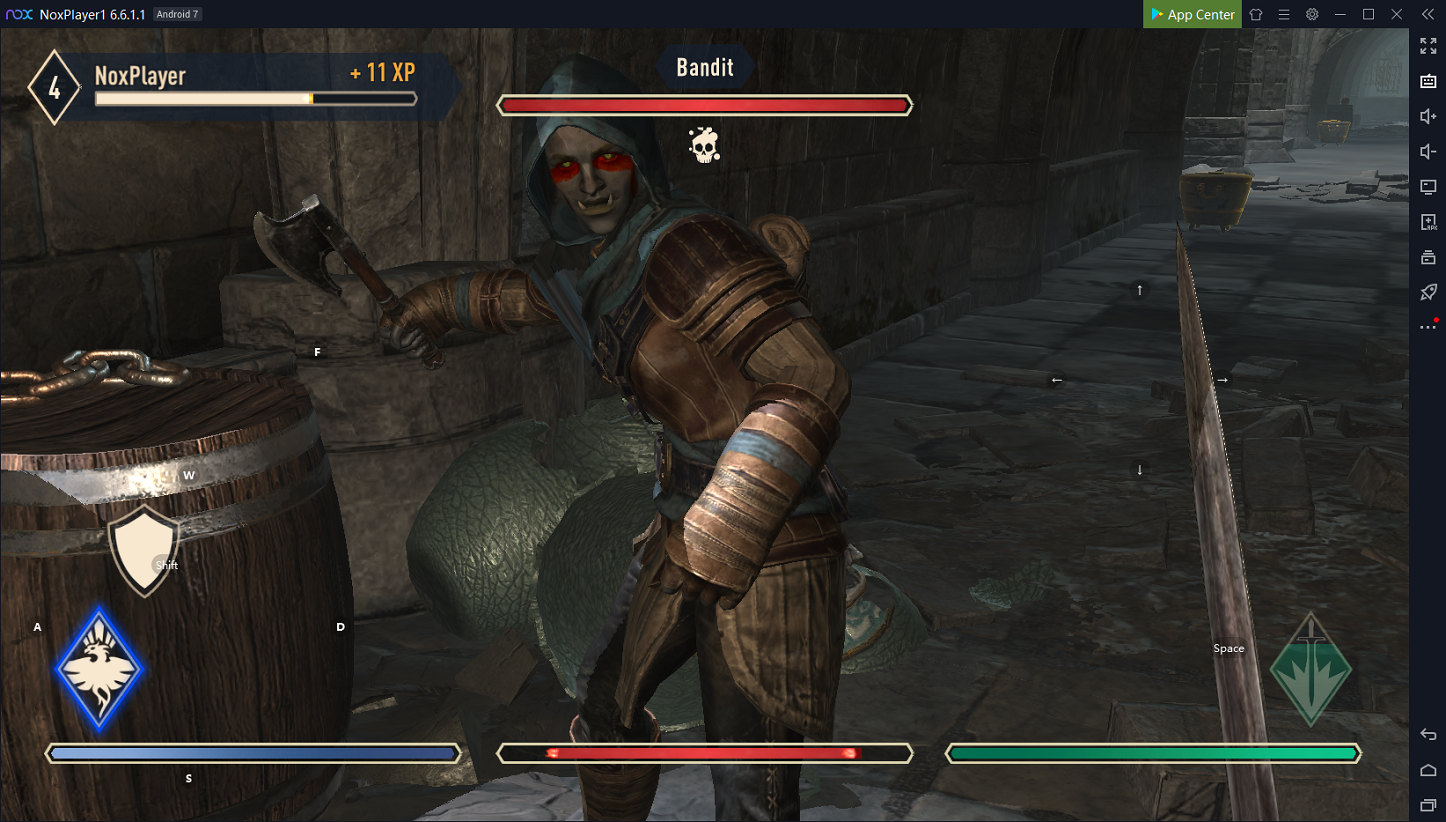Go to Android home screen

1428,770
